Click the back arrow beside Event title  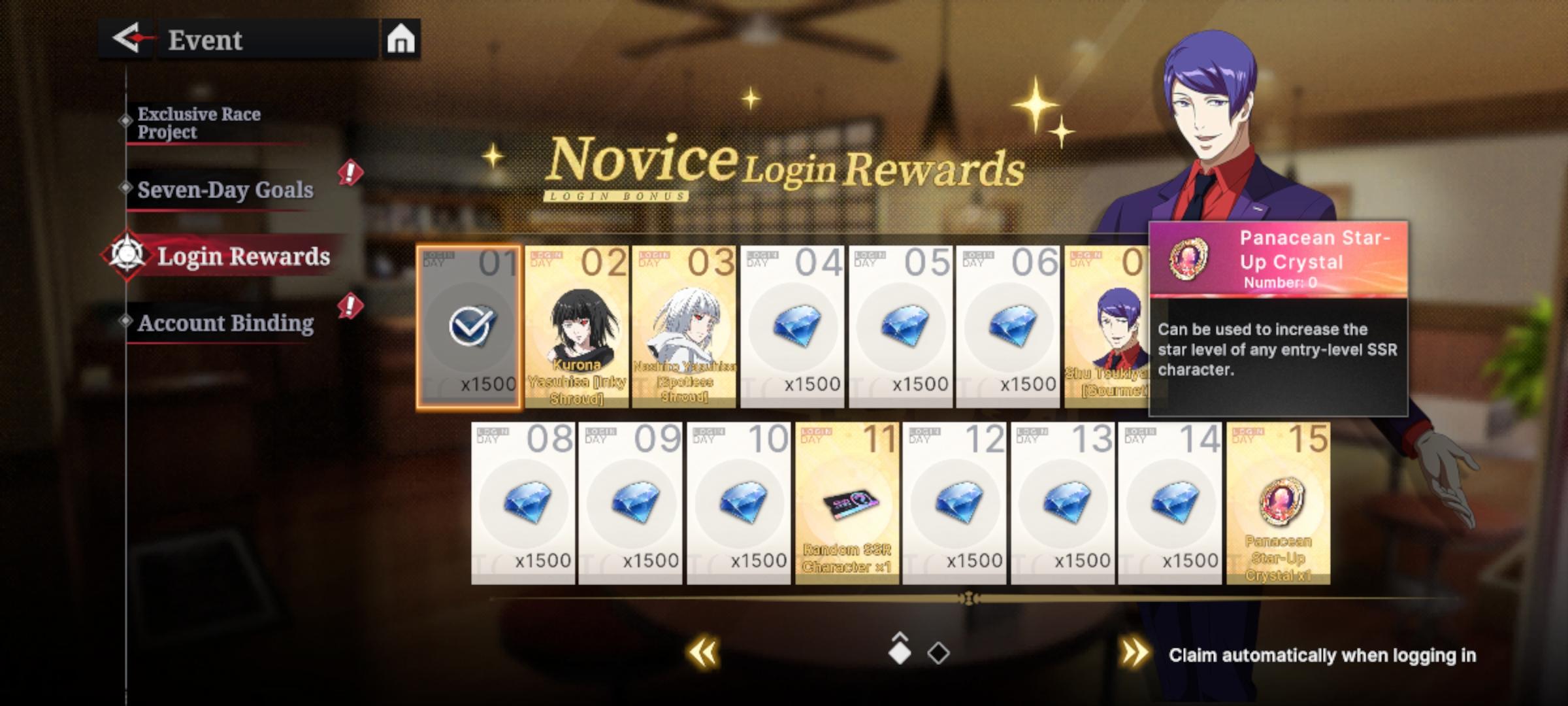click(x=129, y=38)
